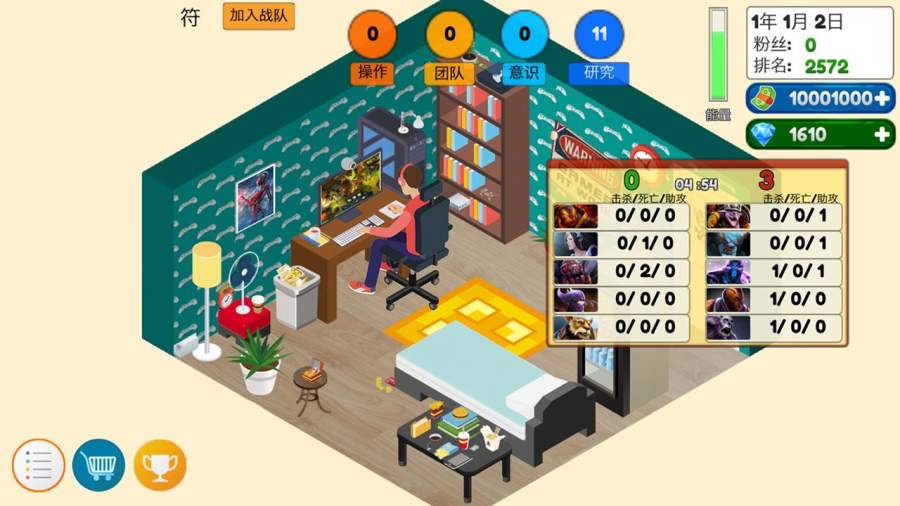Buy more diamonds with the plus button
This screenshot has width=900, height=506.
(x=882, y=134)
